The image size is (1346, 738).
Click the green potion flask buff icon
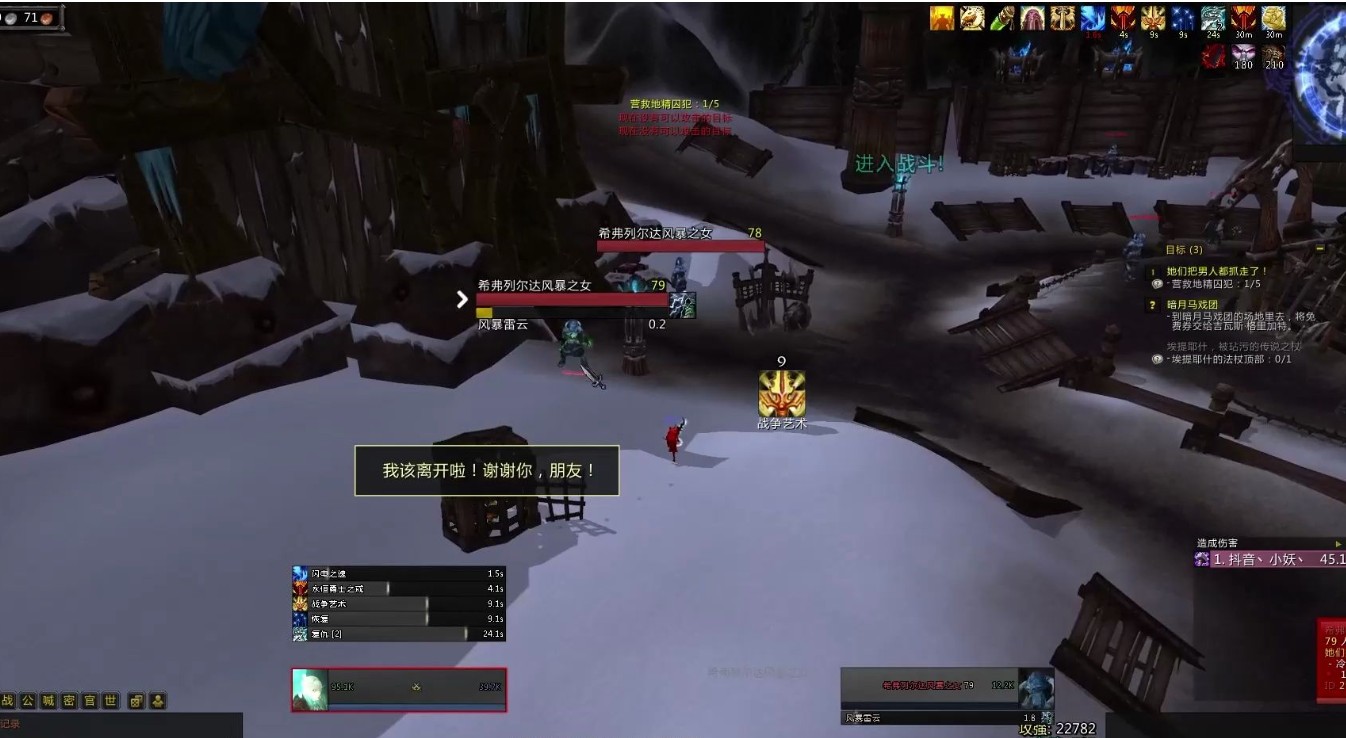coord(1002,19)
